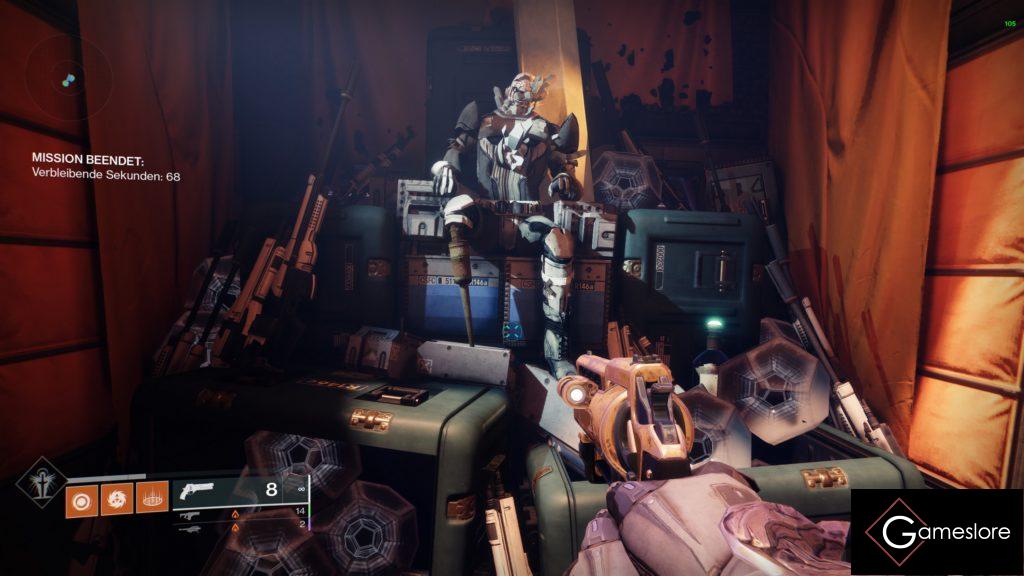Open the Gameslore watermark logo
Viewport: 1024px width, 576px height.
tap(936, 532)
